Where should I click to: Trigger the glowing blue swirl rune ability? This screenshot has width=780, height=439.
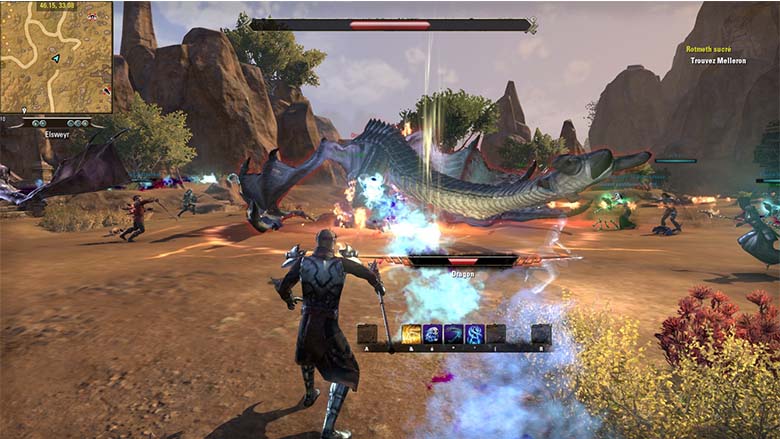click(475, 334)
